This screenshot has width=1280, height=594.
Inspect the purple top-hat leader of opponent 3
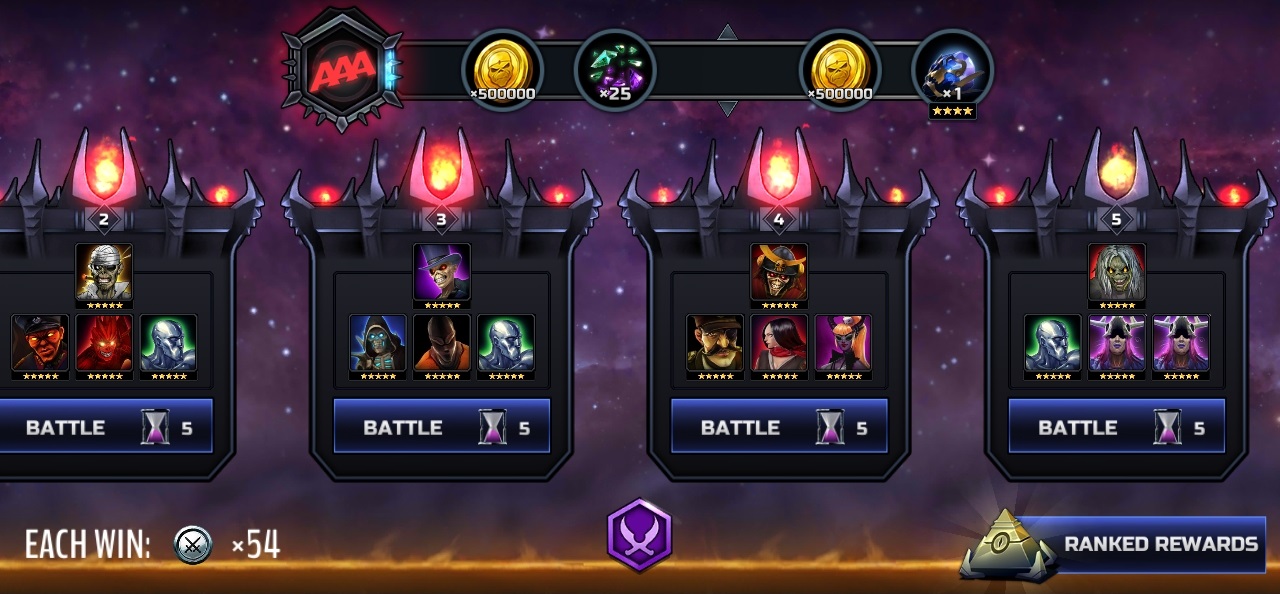tap(442, 272)
